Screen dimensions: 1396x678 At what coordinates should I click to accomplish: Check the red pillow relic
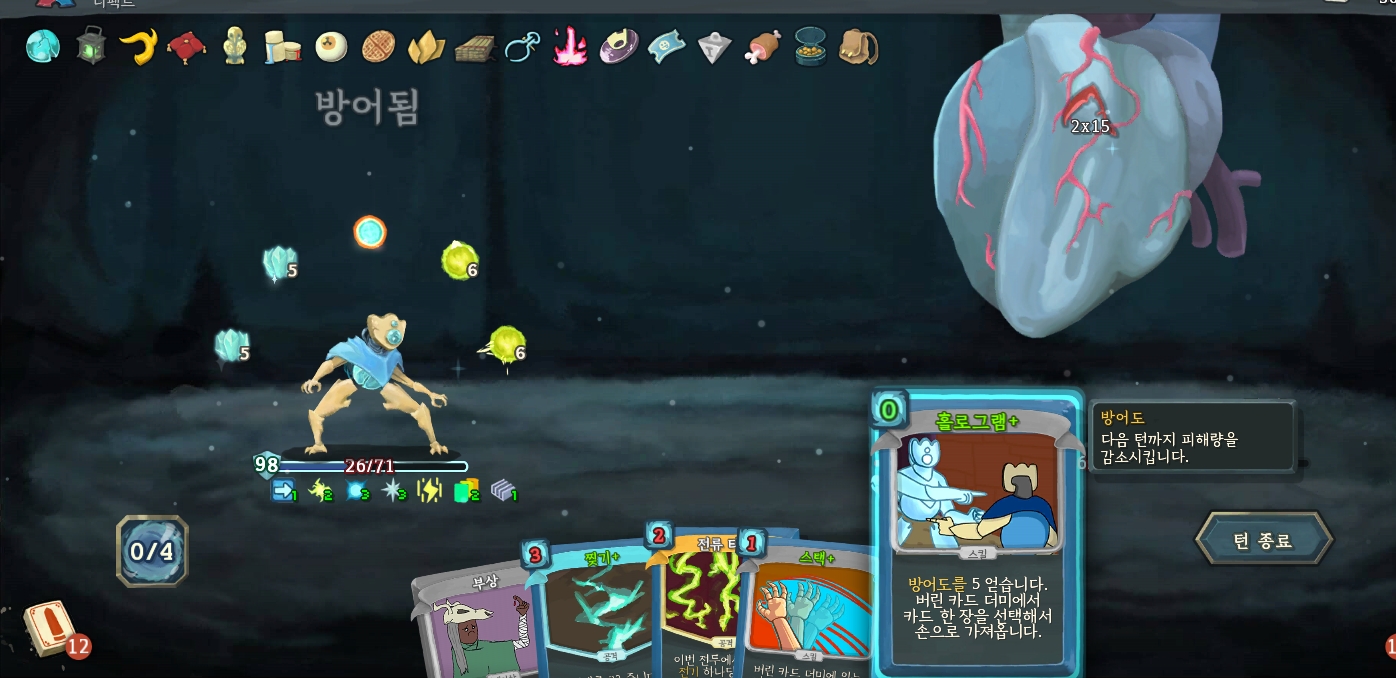[186, 46]
